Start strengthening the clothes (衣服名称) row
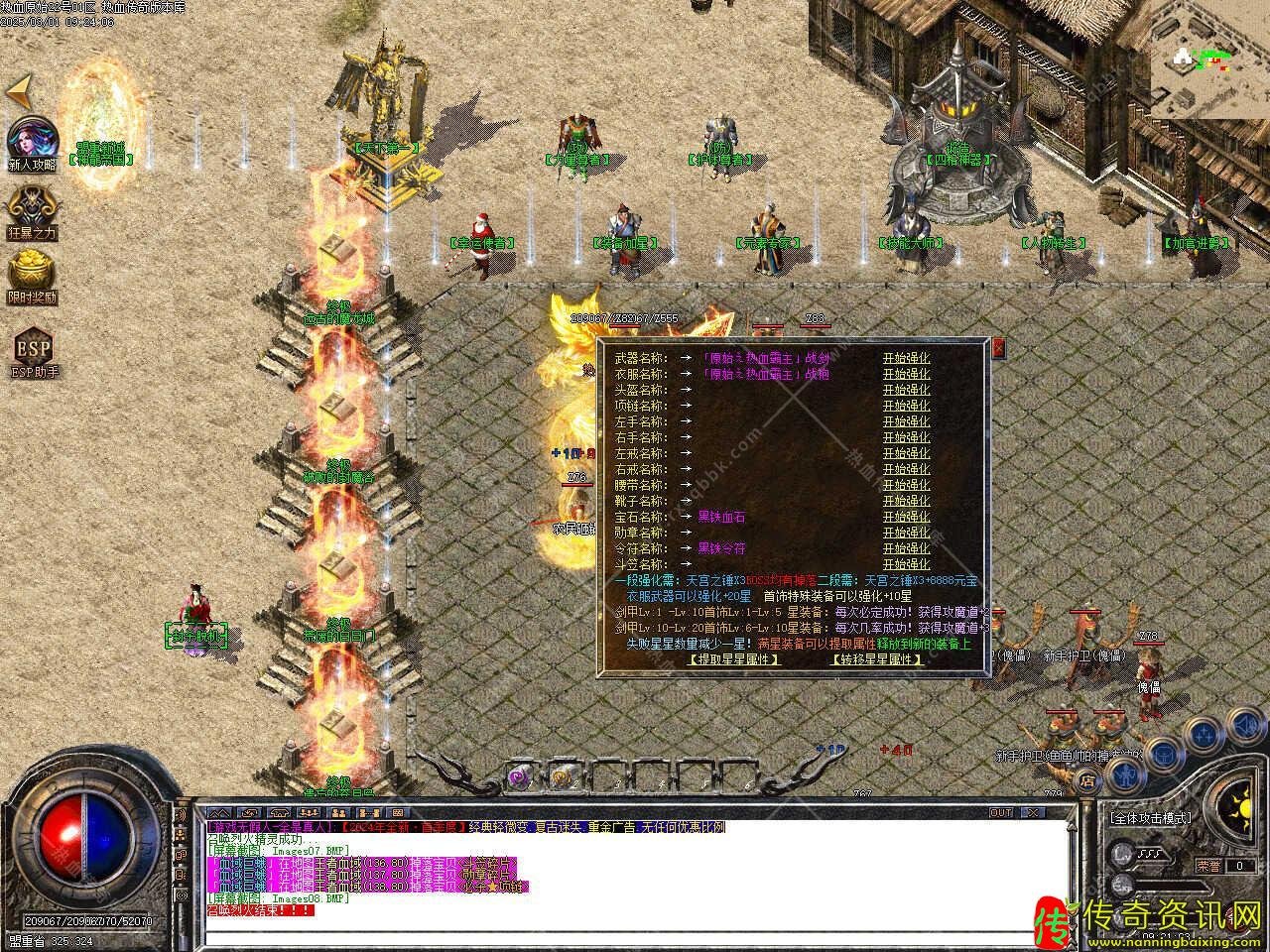The height and width of the screenshot is (952, 1270). [x=906, y=374]
